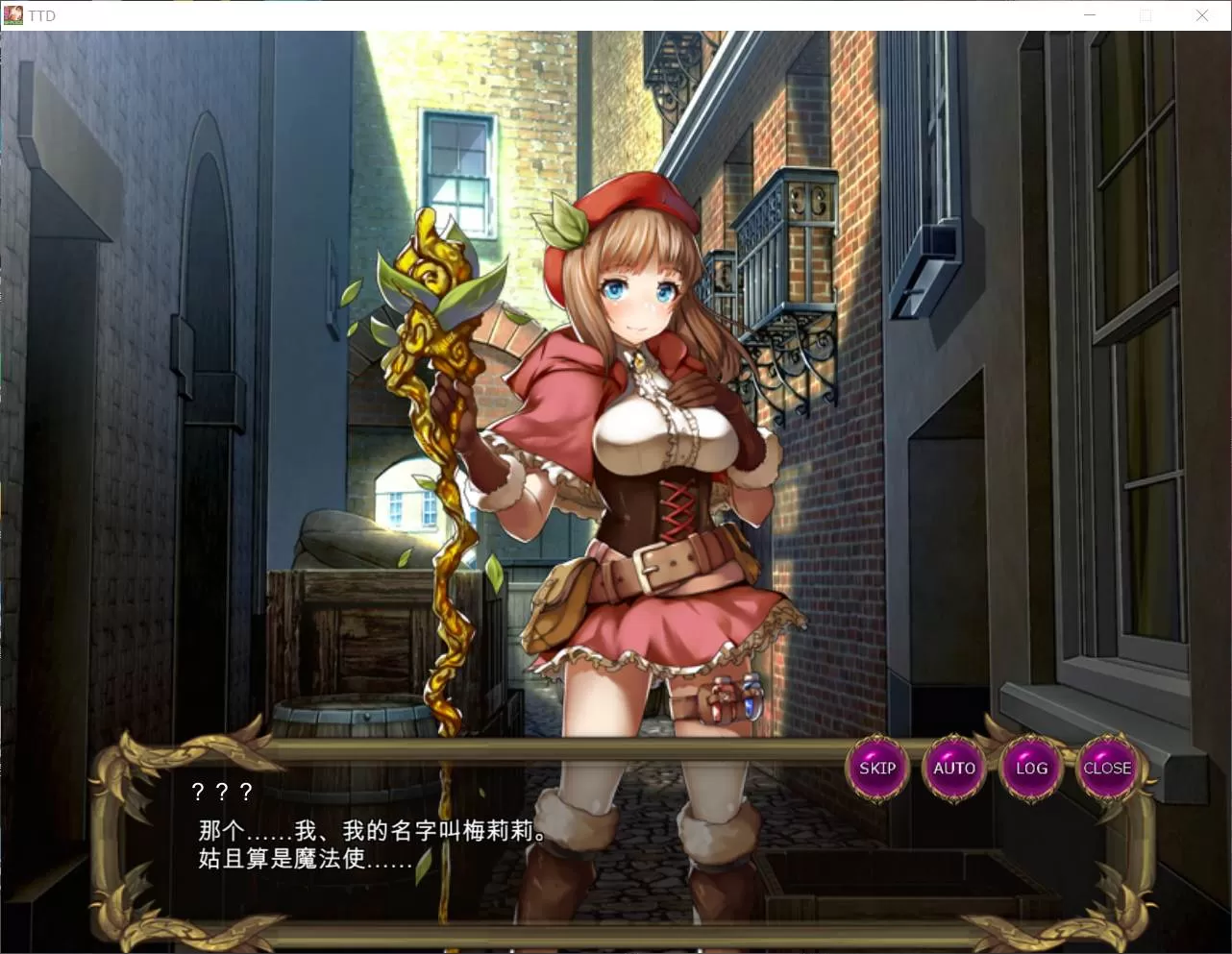The height and width of the screenshot is (954, 1232).
Task: Select the speaker name ??? label
Action: point(220,792)
